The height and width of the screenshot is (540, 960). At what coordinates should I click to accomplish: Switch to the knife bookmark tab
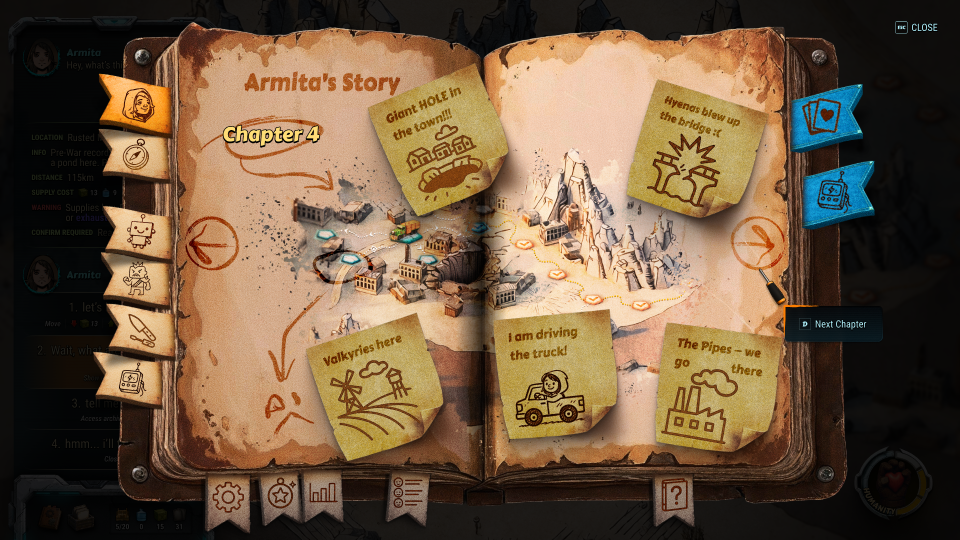[x=142, y=330]
